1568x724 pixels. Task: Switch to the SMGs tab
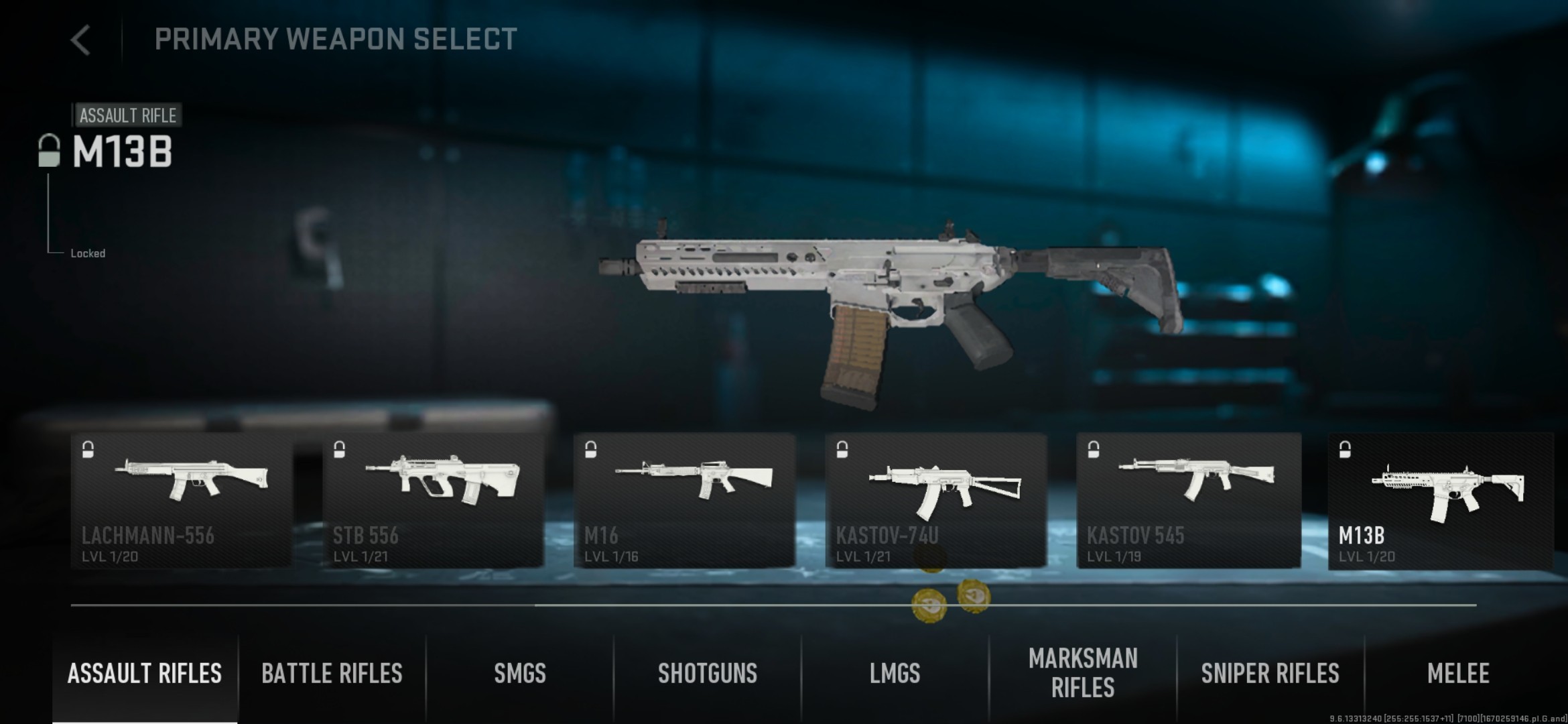pos(520,674)
